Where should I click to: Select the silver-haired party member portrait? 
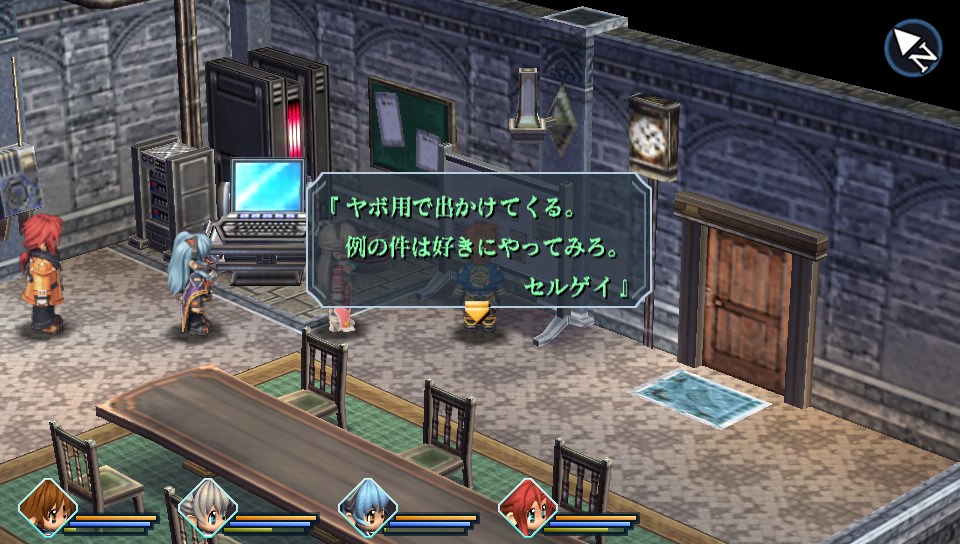point(206,511)
